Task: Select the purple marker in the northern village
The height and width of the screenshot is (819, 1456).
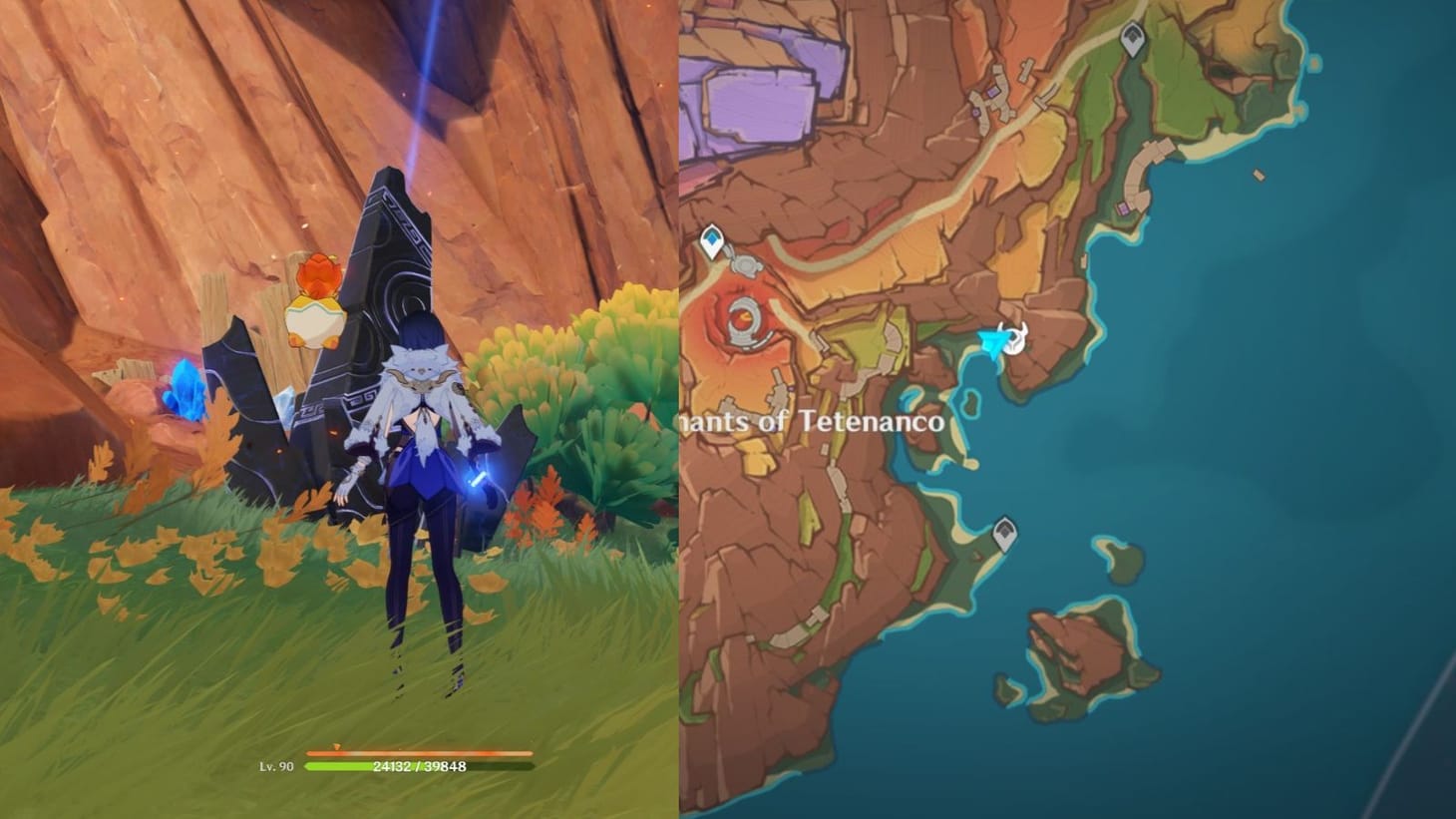Action: [x=991, y=91]
